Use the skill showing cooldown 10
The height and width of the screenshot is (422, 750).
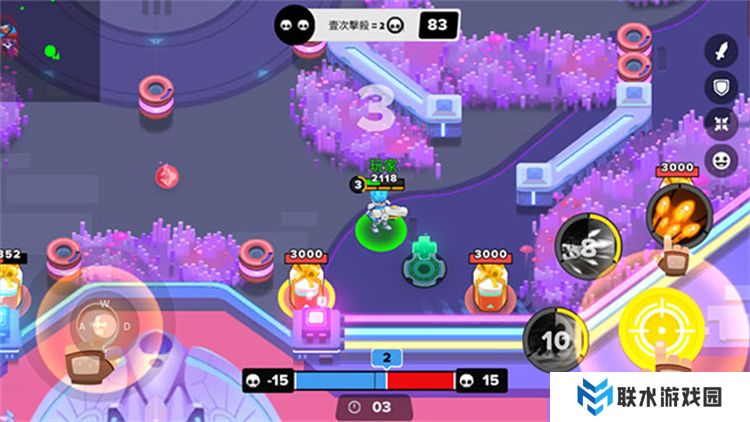tap(556, 339)
